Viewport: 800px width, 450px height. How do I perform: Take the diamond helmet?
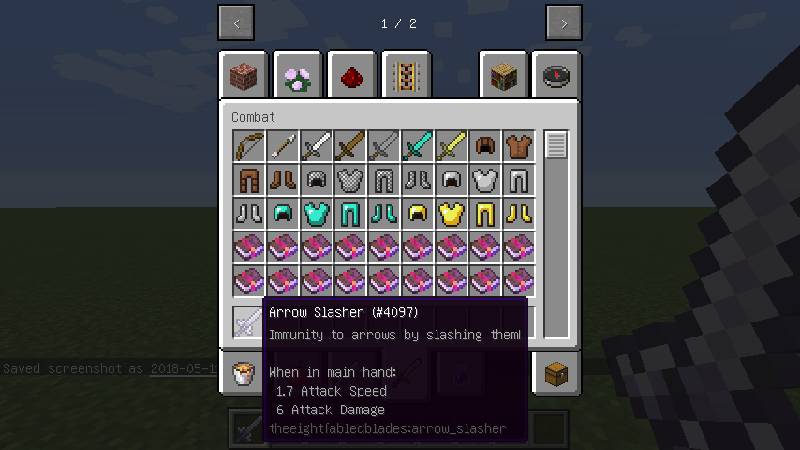tap(283, 214)
